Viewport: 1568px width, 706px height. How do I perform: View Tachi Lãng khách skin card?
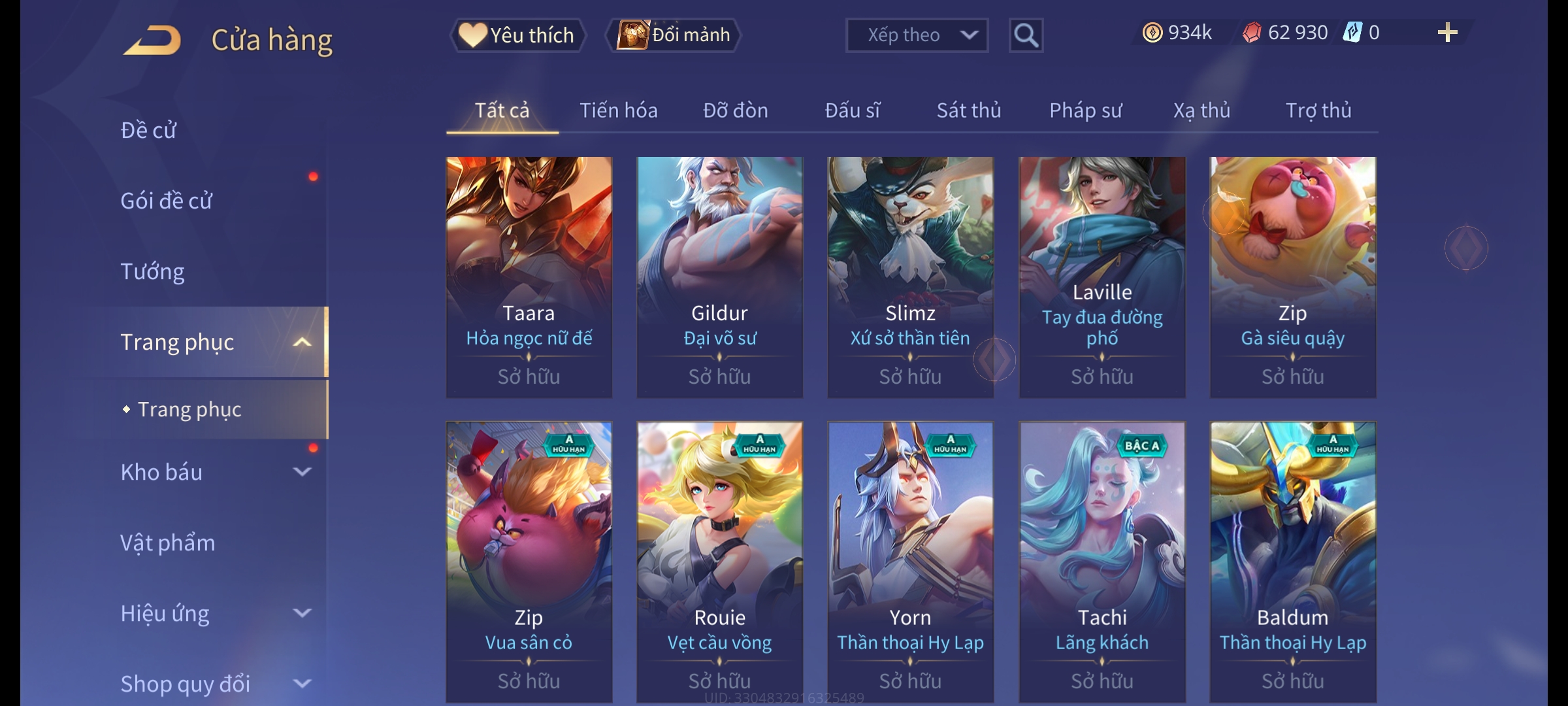pyautogui.click(x=1102, y=561)
